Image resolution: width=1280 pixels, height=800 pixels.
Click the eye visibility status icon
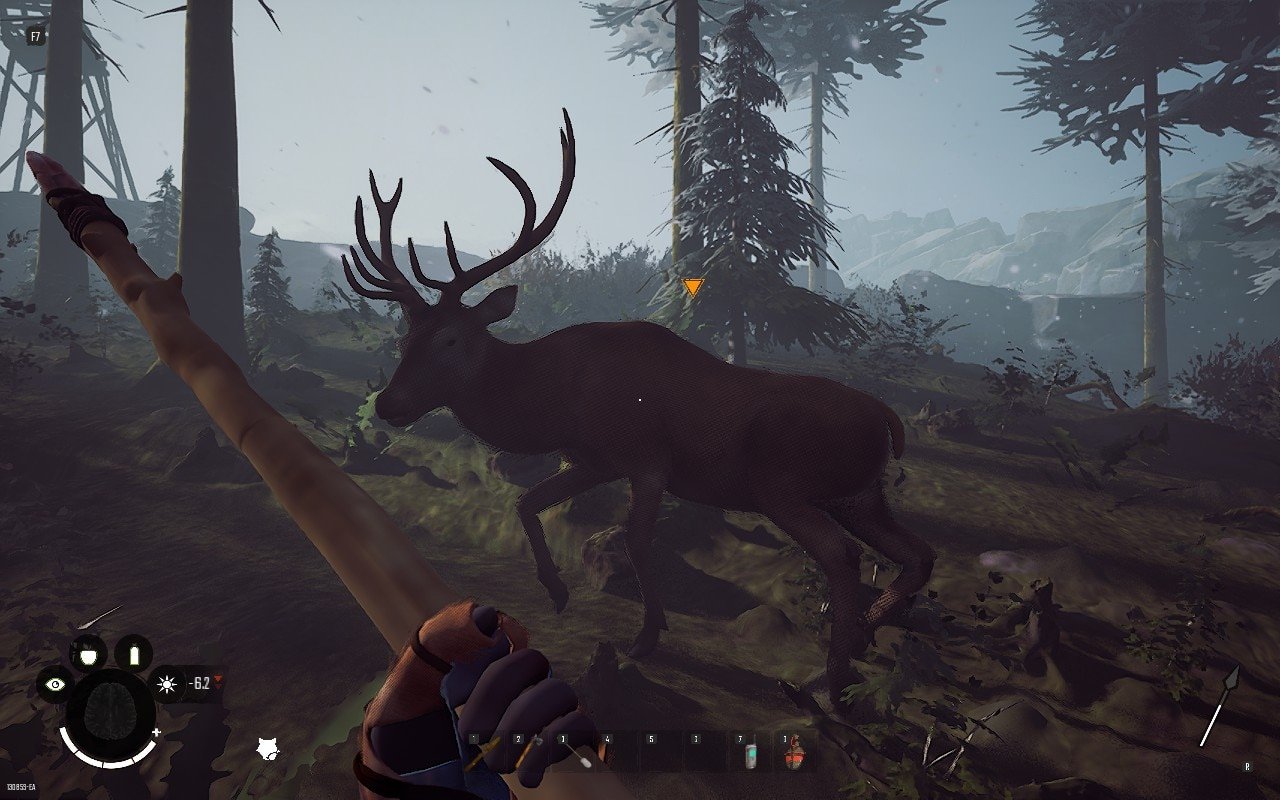click(x=54, y=685)
